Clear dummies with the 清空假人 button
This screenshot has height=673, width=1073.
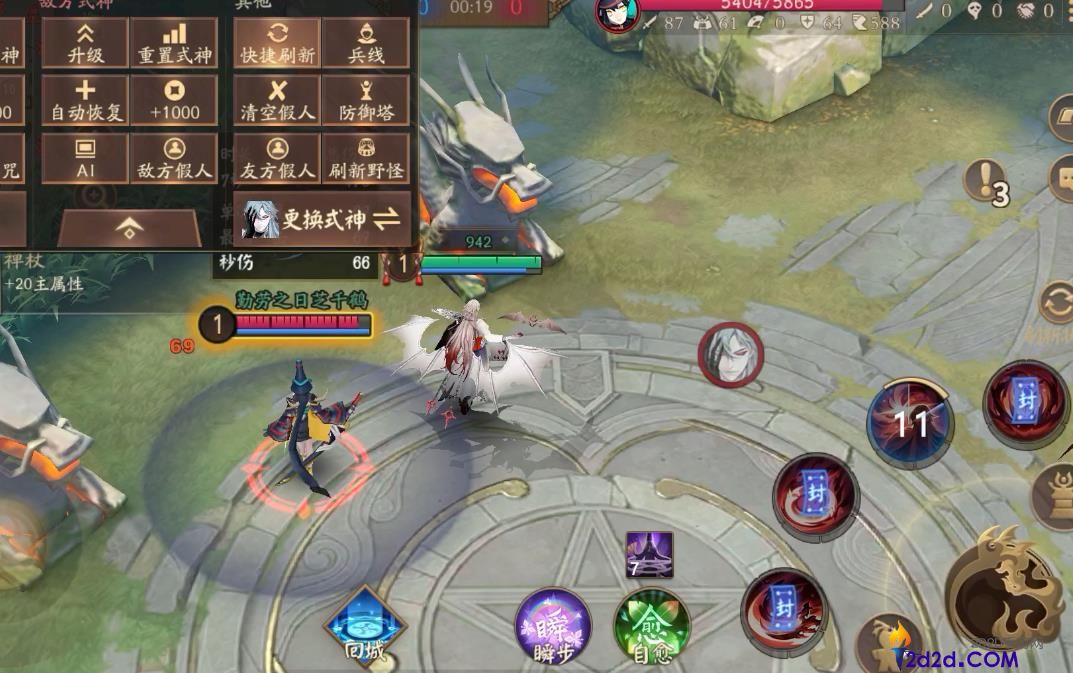(278, 101)
